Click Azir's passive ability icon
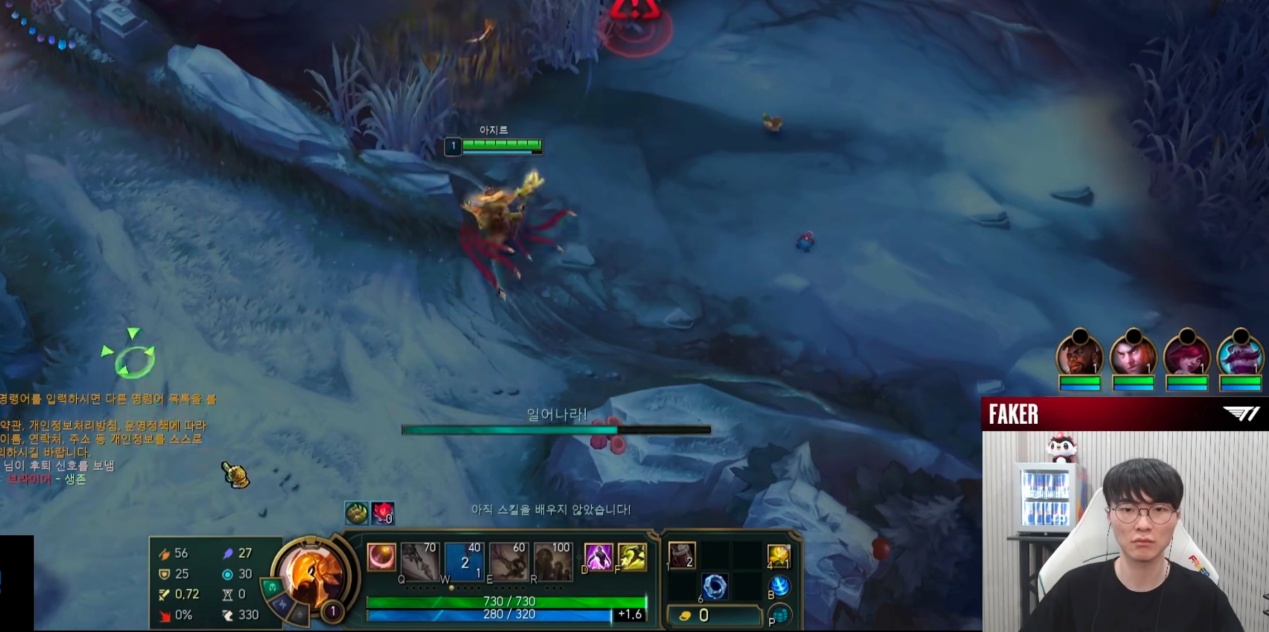Viewport: 1269px width, 632px height. [381, 557]
